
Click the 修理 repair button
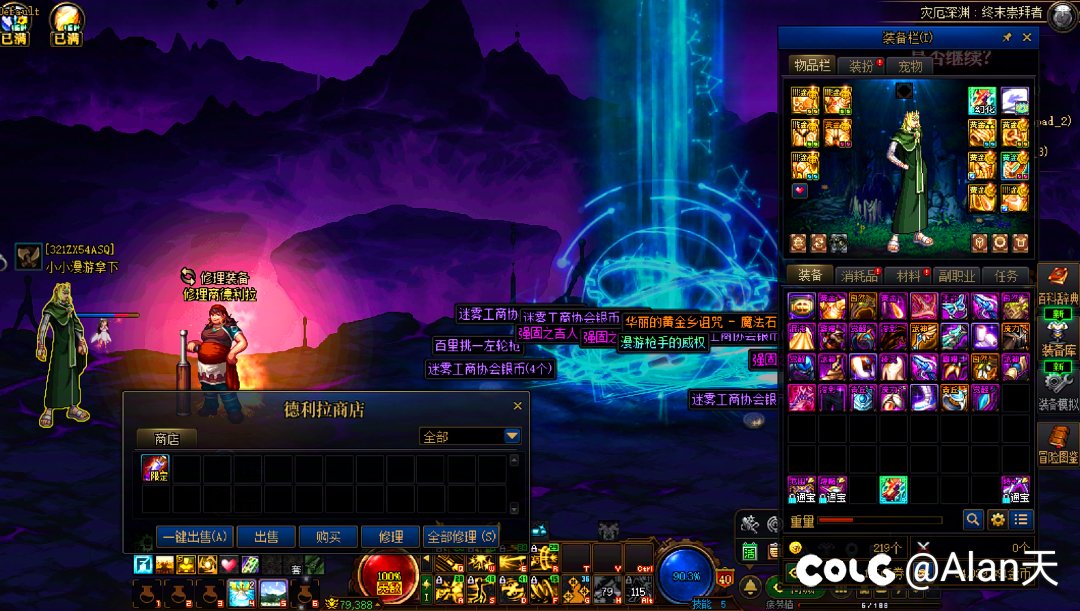pyautogui.click(x=389, y=537)
